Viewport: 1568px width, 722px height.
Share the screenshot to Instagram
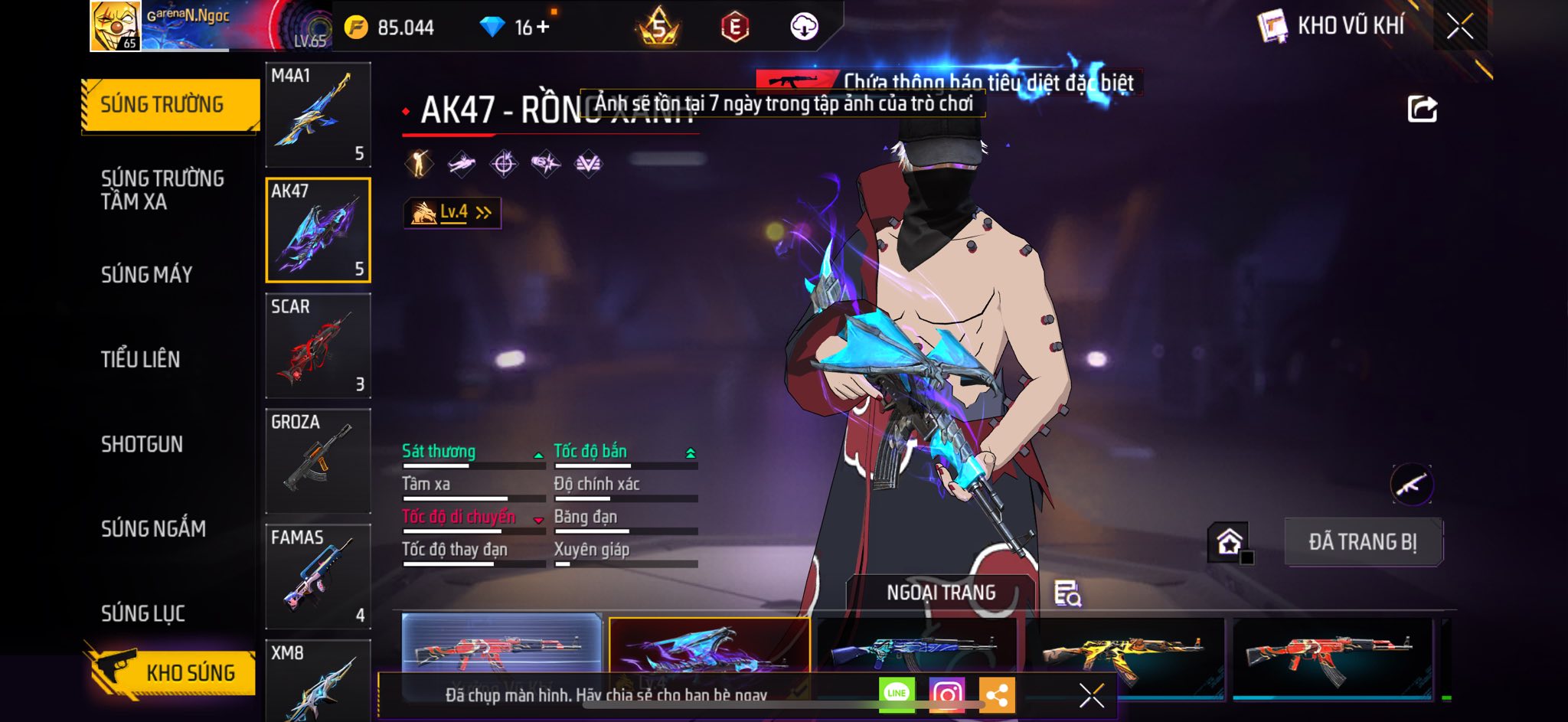pyautogui.click(x=946, y=694)
